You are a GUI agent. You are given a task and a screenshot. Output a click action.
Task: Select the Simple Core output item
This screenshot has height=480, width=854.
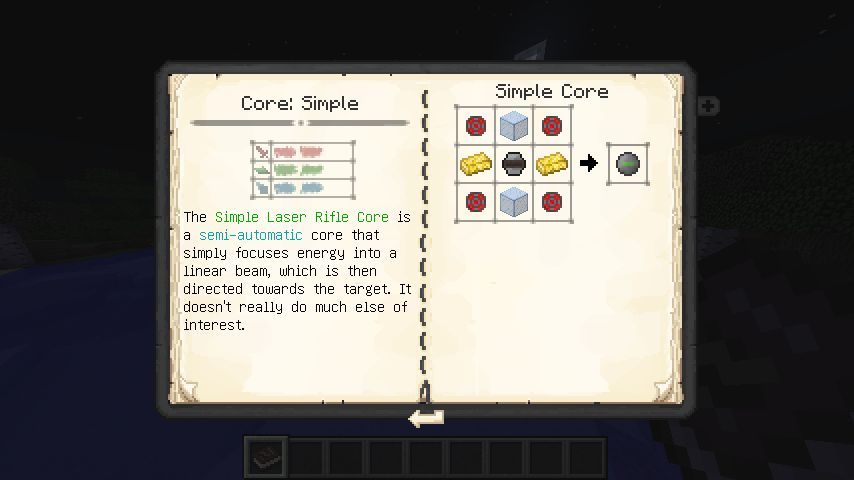tap(629, 163)
